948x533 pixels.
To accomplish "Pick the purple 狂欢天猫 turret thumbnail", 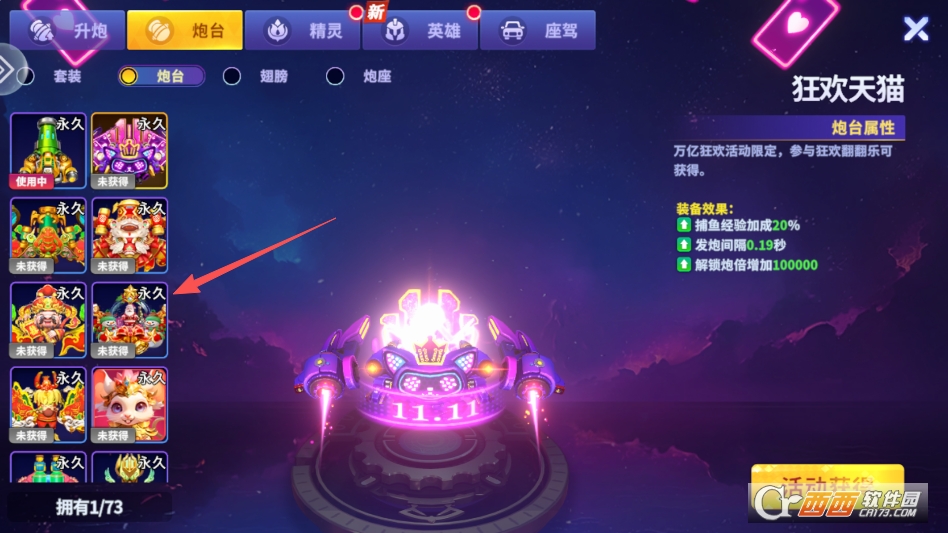I will click(129, 150).
